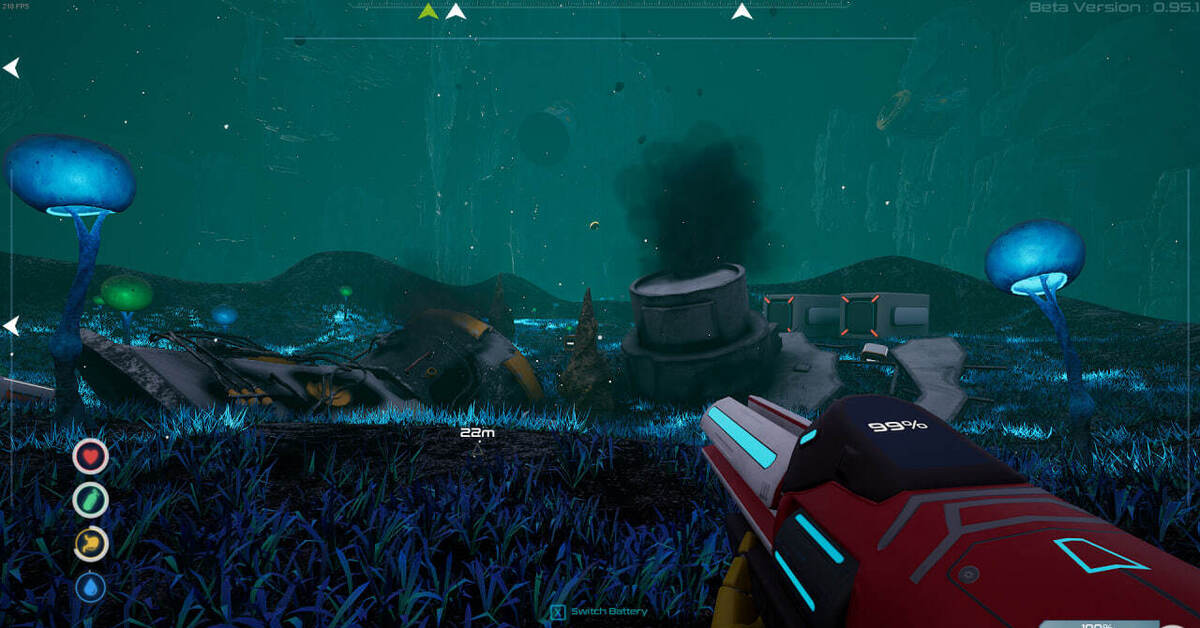Select the blue water drop thirst icon

[90, 587]
